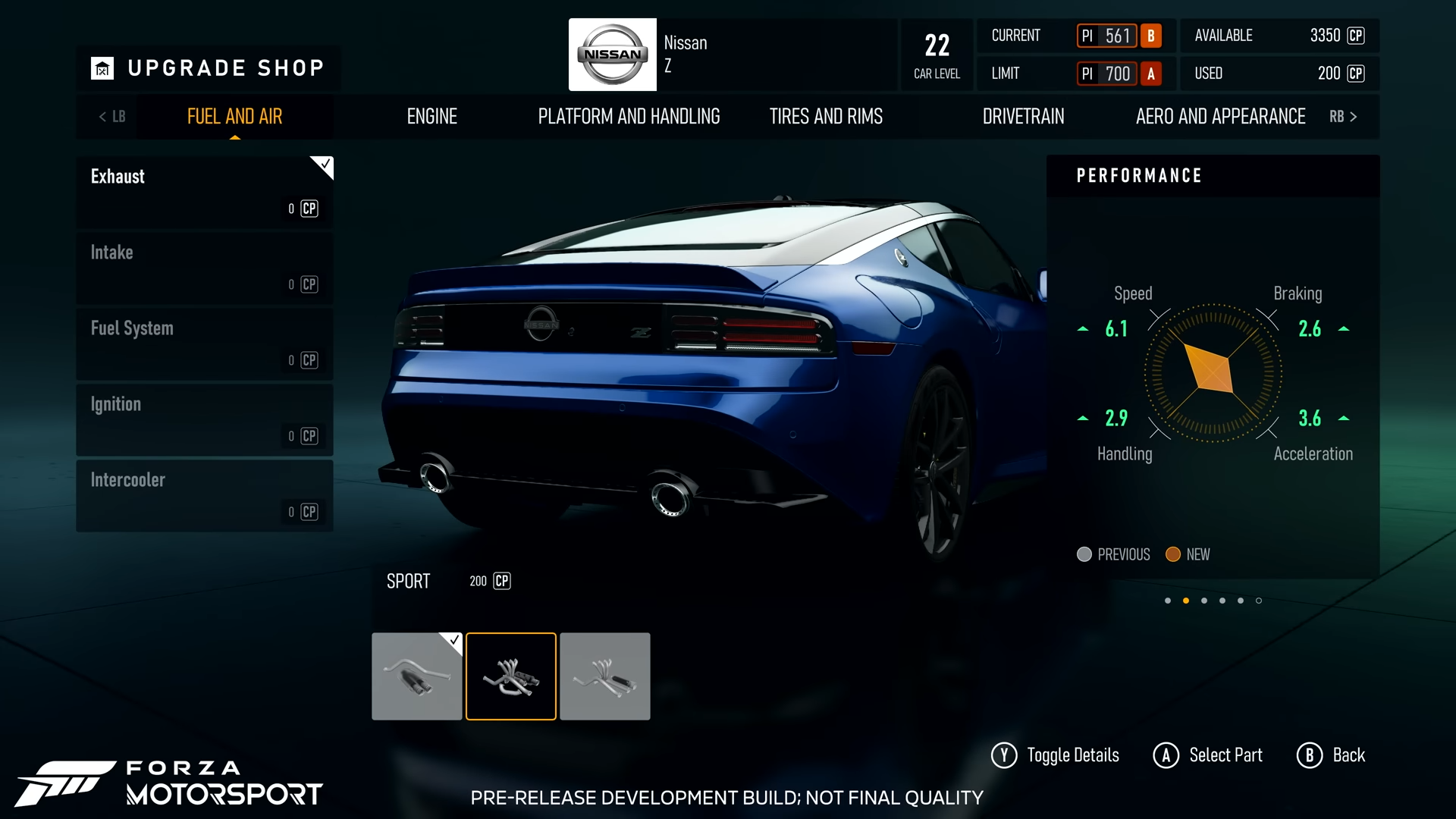Select the installed stock exhaust thumbnail

pyautogui.click(x=416, y=676)
